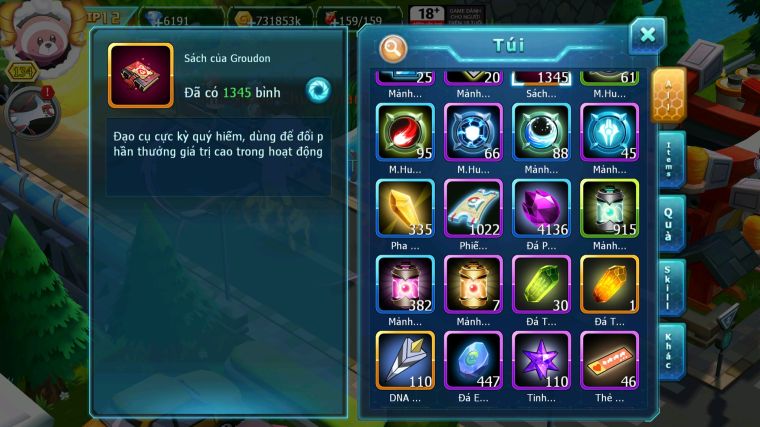
Task: Select the eyeball item with 88
Action: [541, 132]
